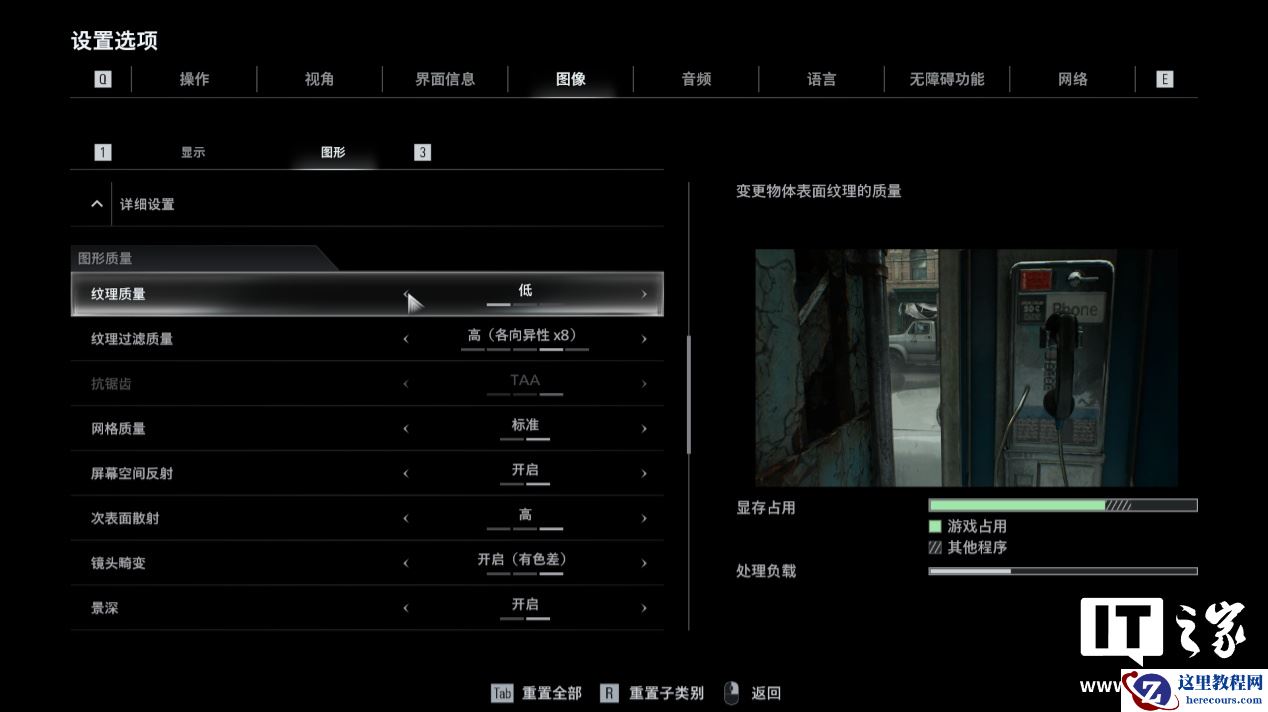Switch to the 操作 settings tab
Image resolution: width=1268 pixels, height=712 pixels.
[x=194, y=79]
